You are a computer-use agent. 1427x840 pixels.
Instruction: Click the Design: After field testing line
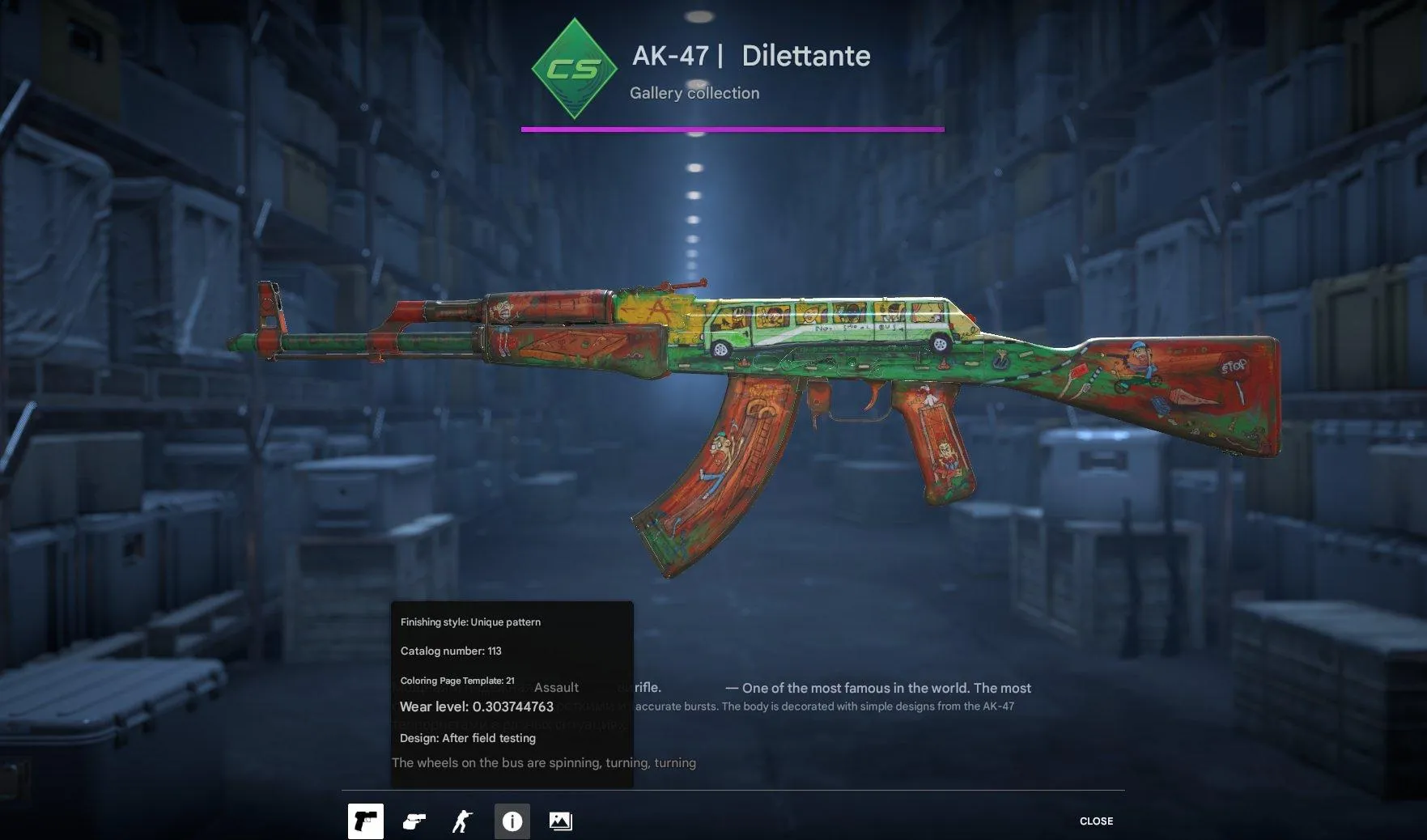coord(467,738)
